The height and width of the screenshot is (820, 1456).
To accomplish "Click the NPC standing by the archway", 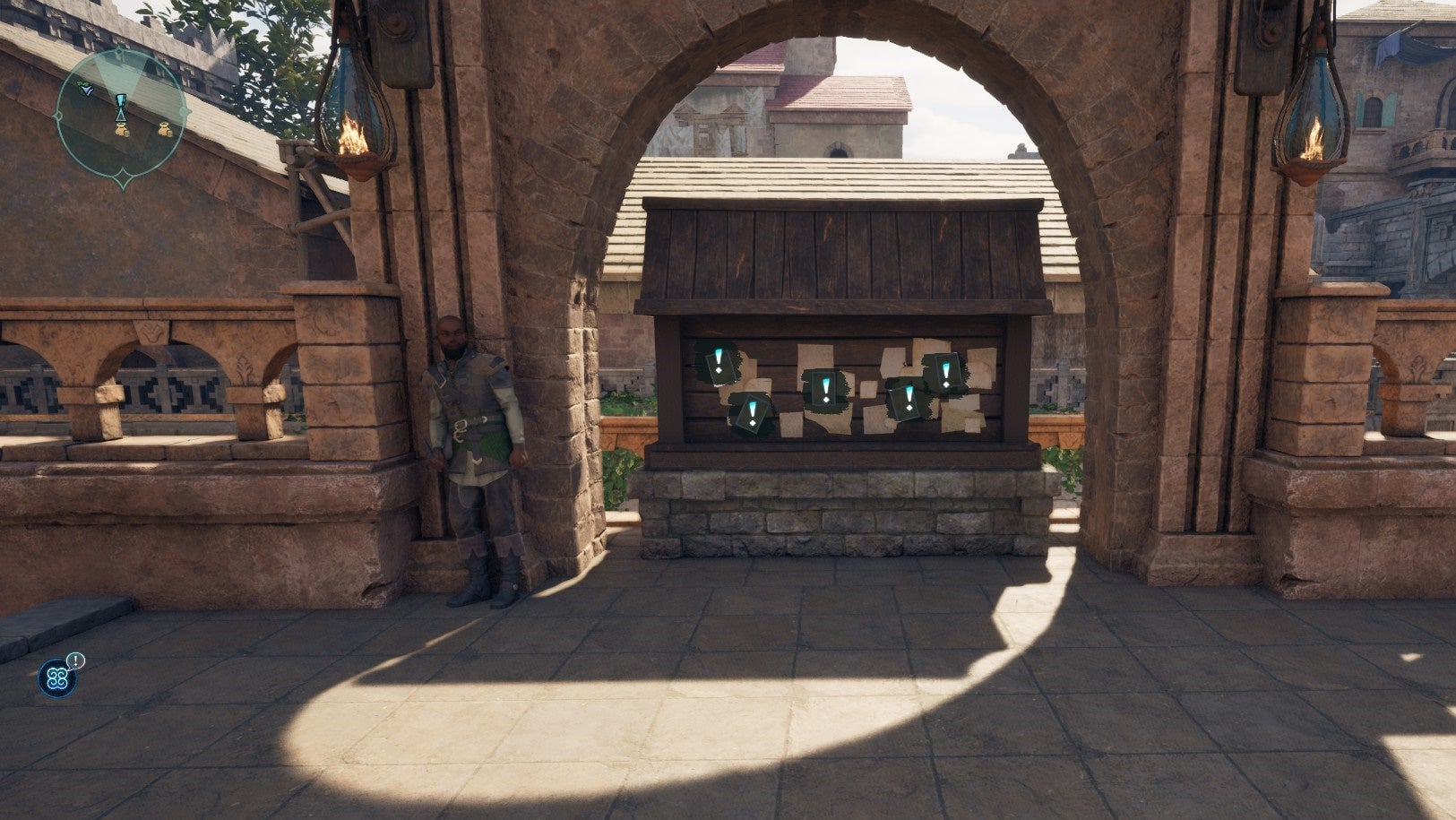I will [470, 439].
